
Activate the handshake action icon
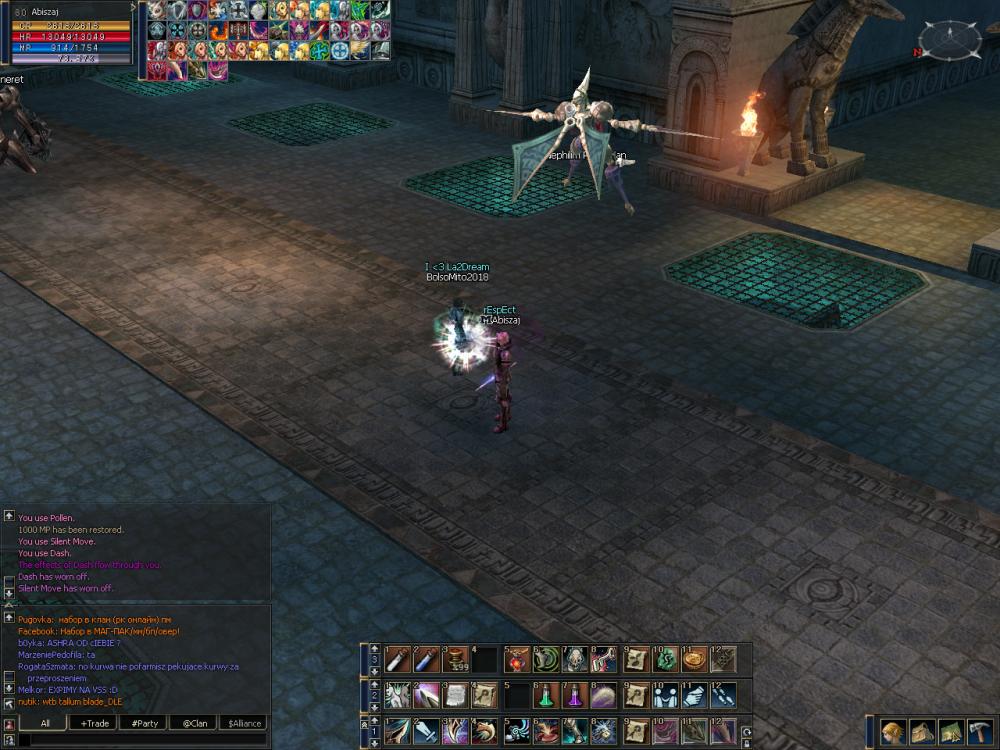(663, 695)
